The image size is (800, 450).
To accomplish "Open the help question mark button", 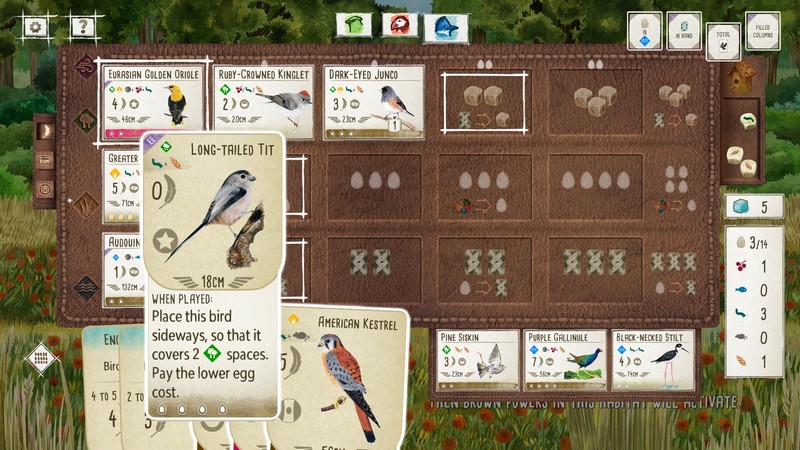I will (x=86, y=28).
